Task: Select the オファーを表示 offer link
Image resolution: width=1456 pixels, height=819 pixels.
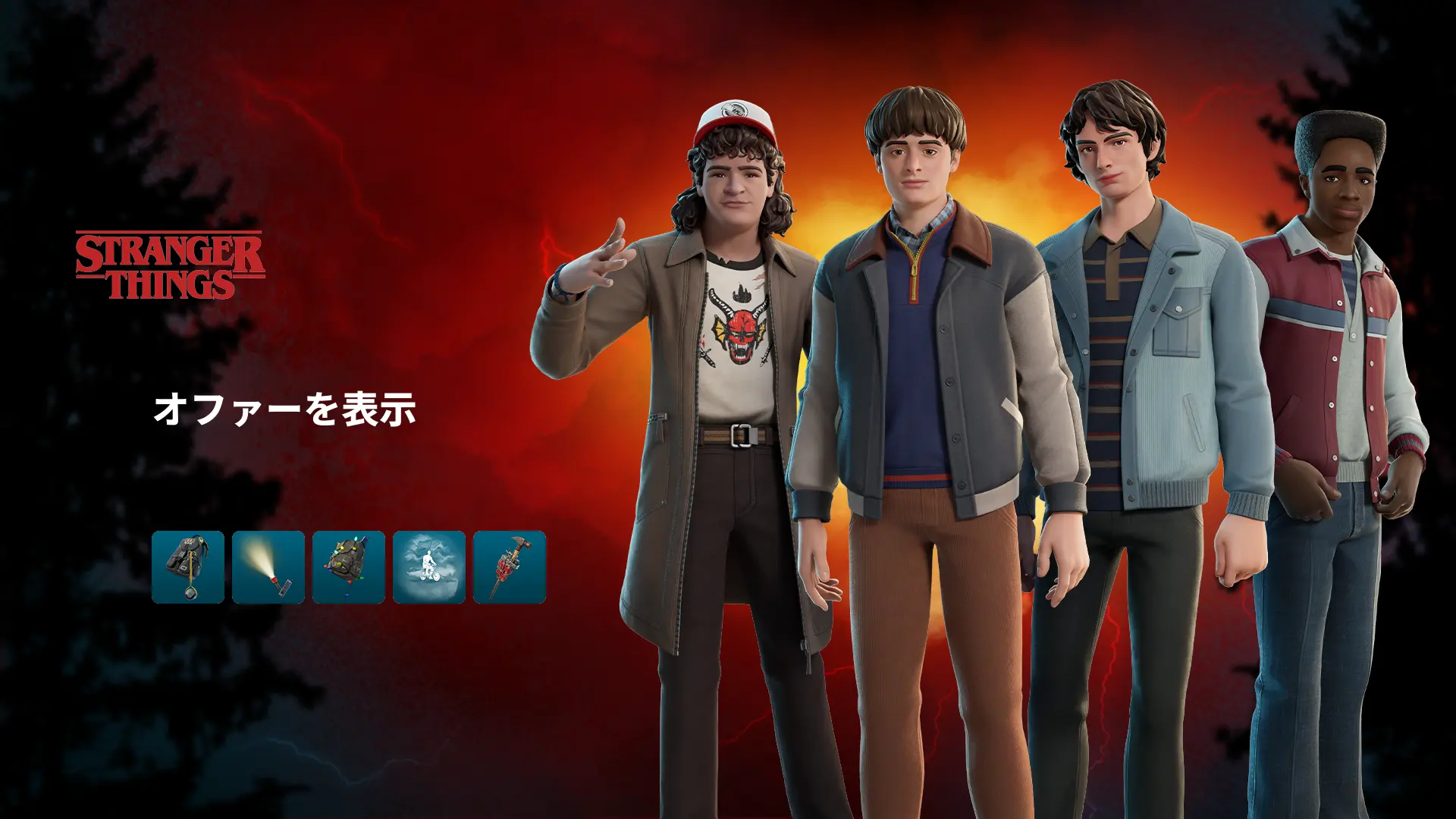Action: [287, 408]
